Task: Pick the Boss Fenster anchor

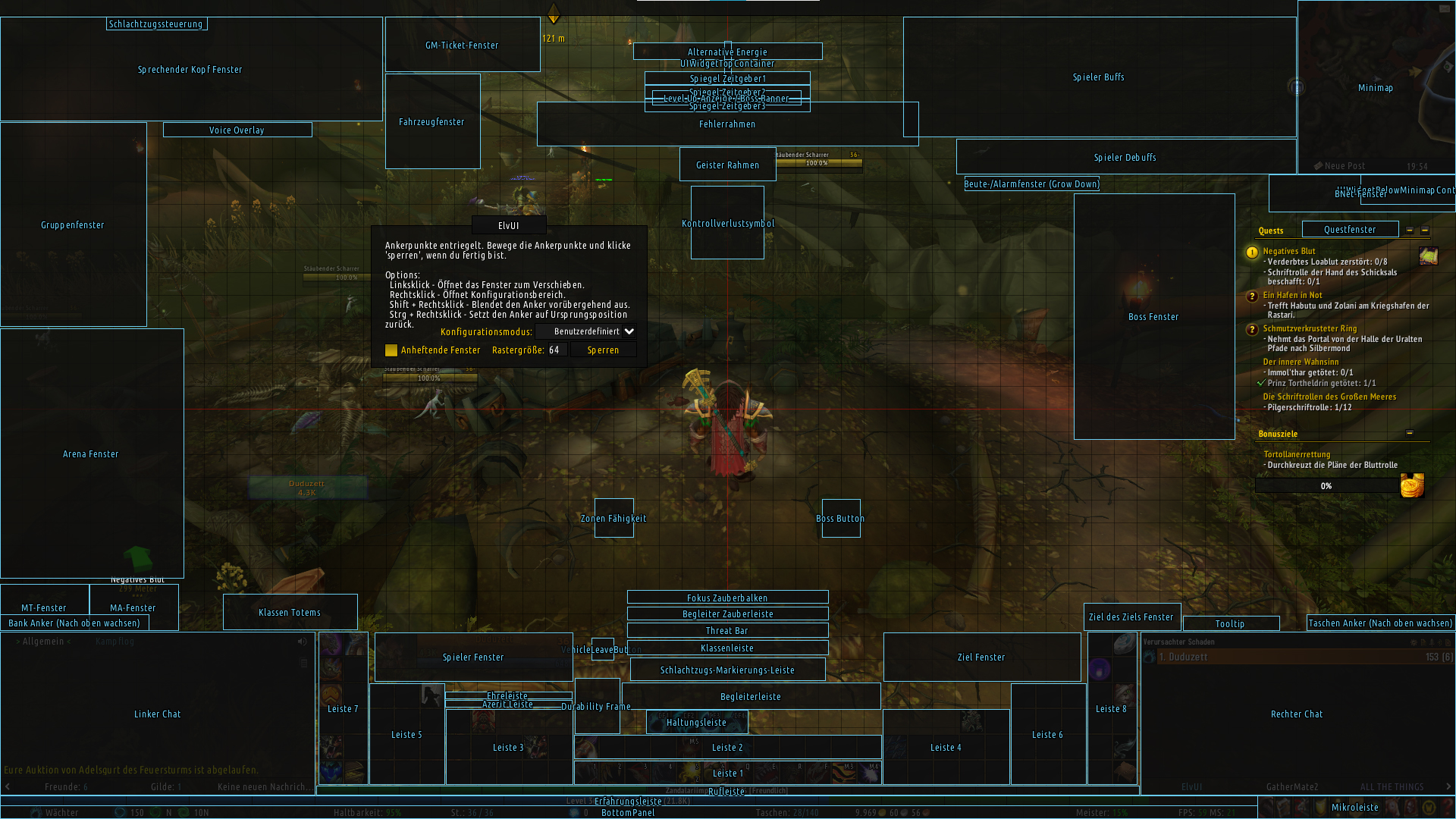Action: pyautogui.click(x=1153, y=316)
